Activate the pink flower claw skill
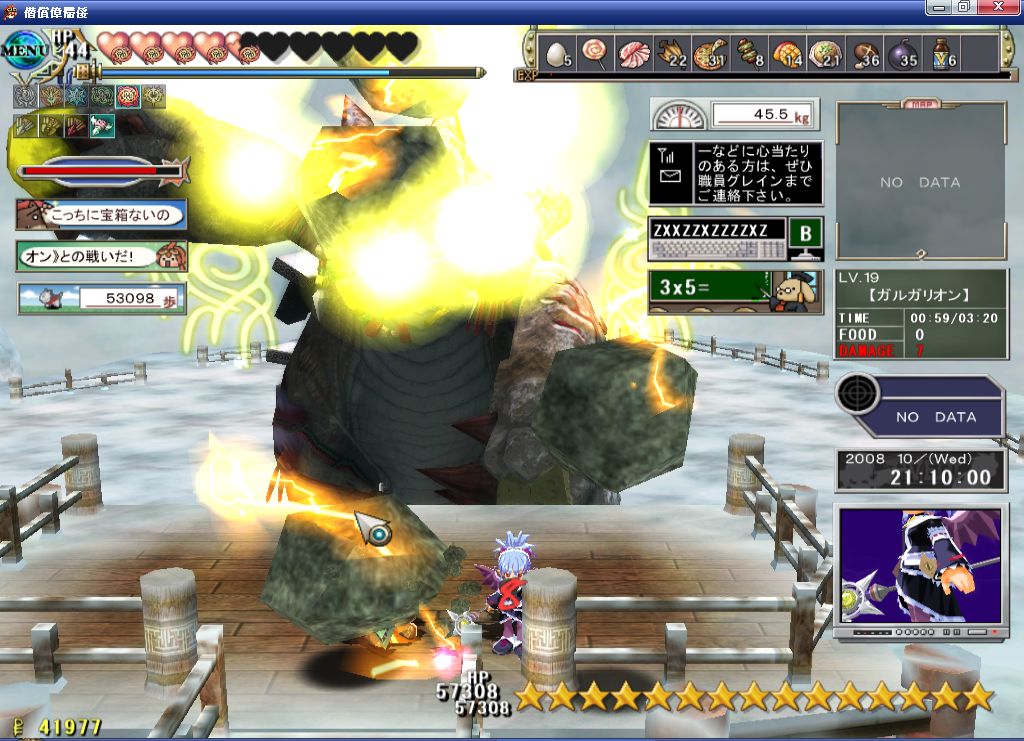This screenshot has height=741, width=1024. tap(103, 126)
